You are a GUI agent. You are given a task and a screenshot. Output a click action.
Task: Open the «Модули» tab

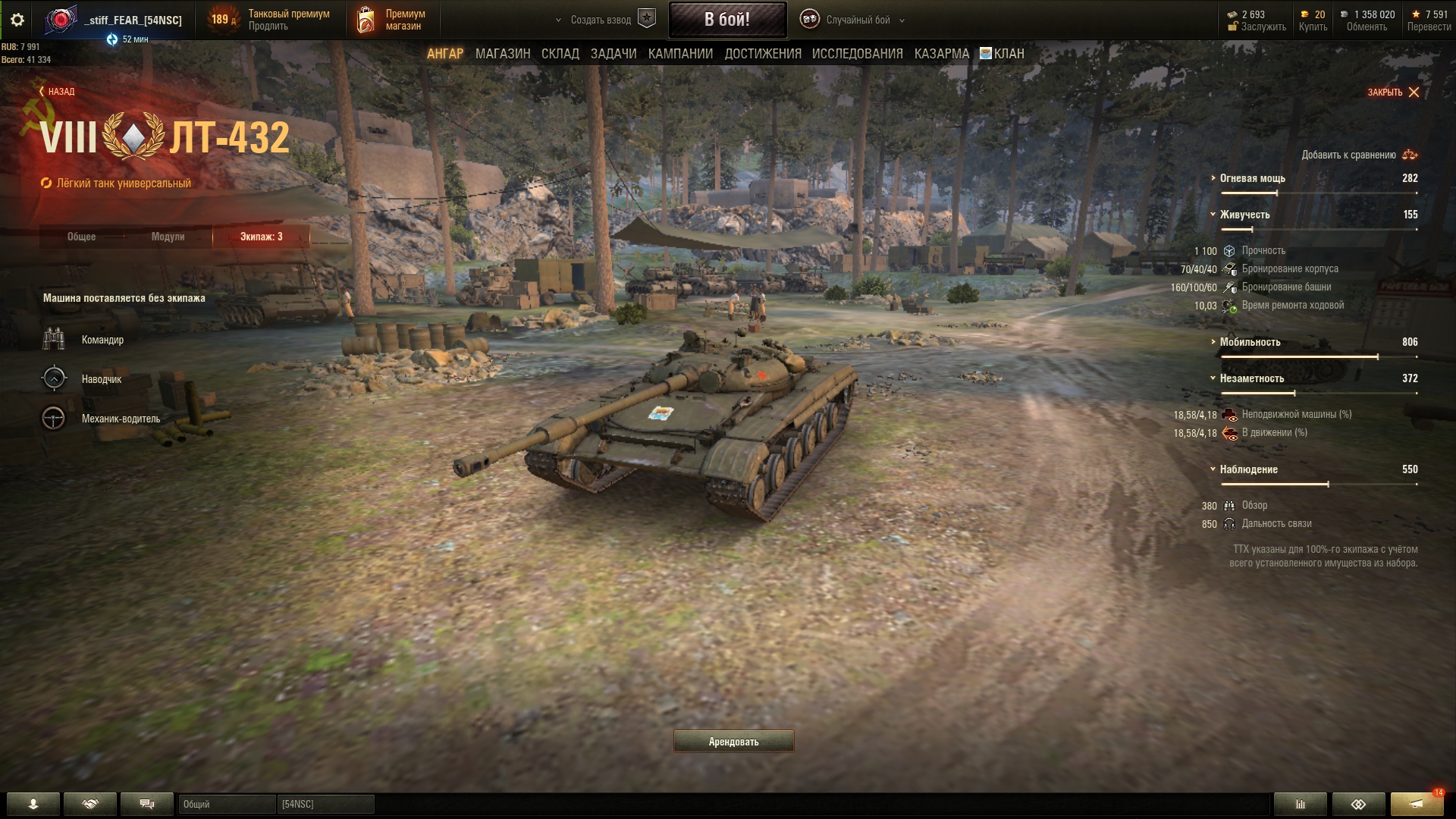pyautogui.click(x=168, y=237)
